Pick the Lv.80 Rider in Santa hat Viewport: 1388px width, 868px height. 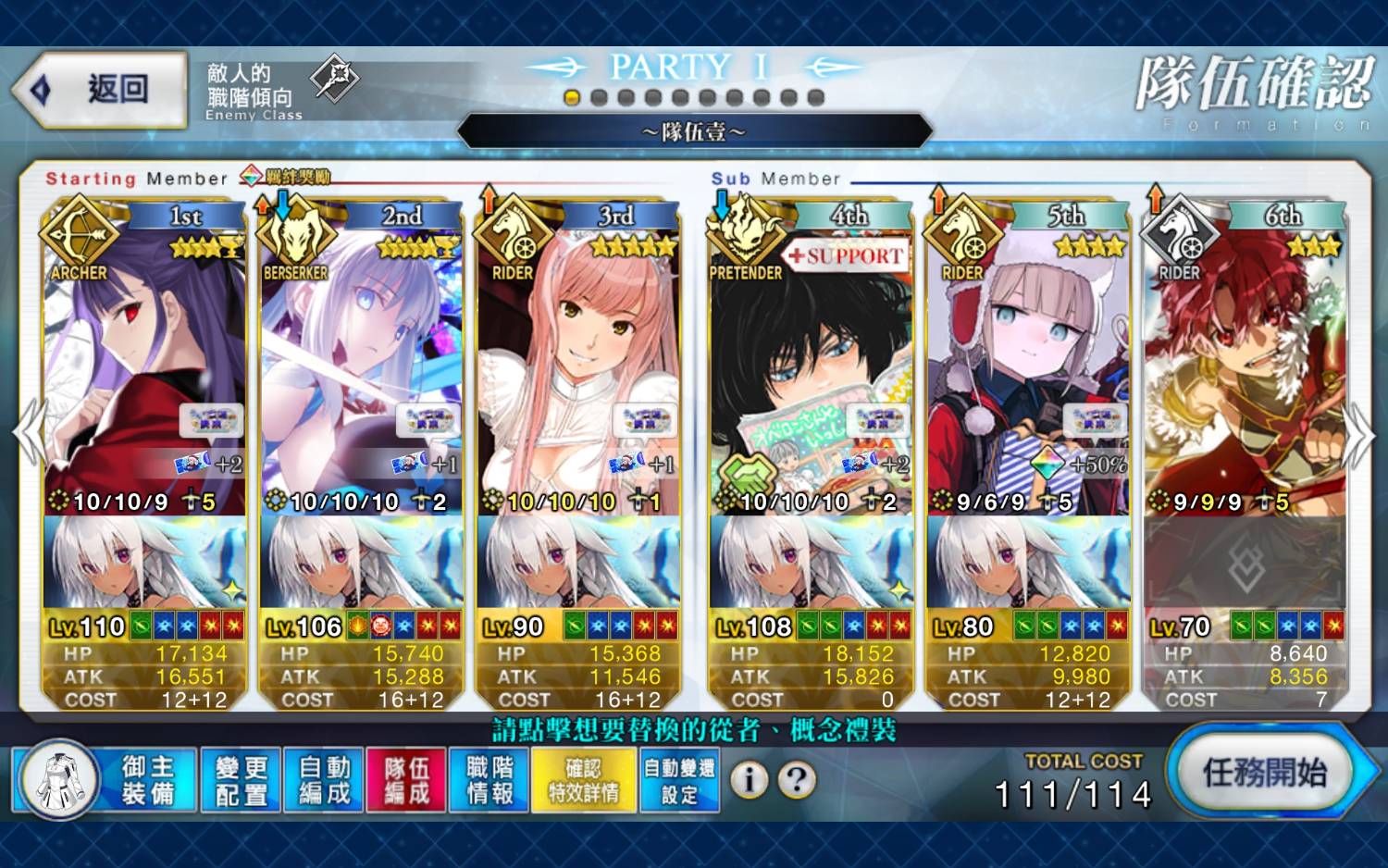(1028, 370)
